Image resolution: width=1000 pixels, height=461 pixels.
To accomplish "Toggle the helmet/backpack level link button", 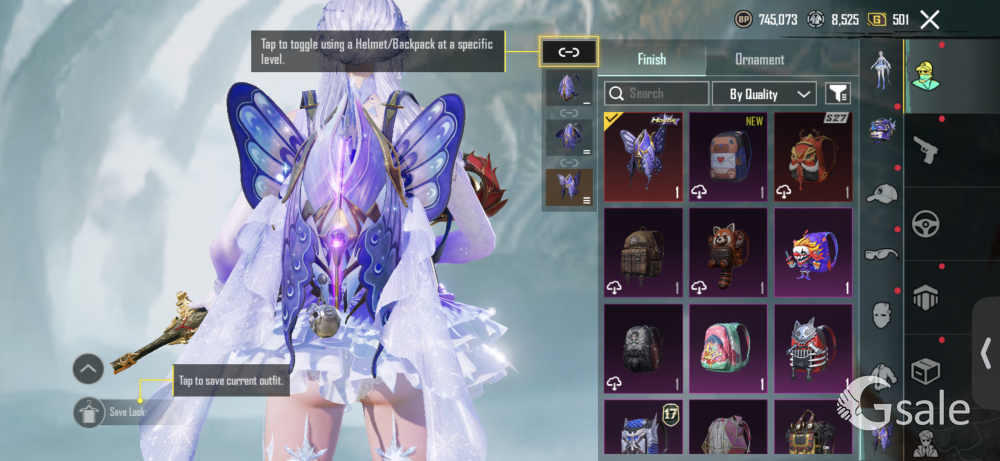I will (568, 52).
